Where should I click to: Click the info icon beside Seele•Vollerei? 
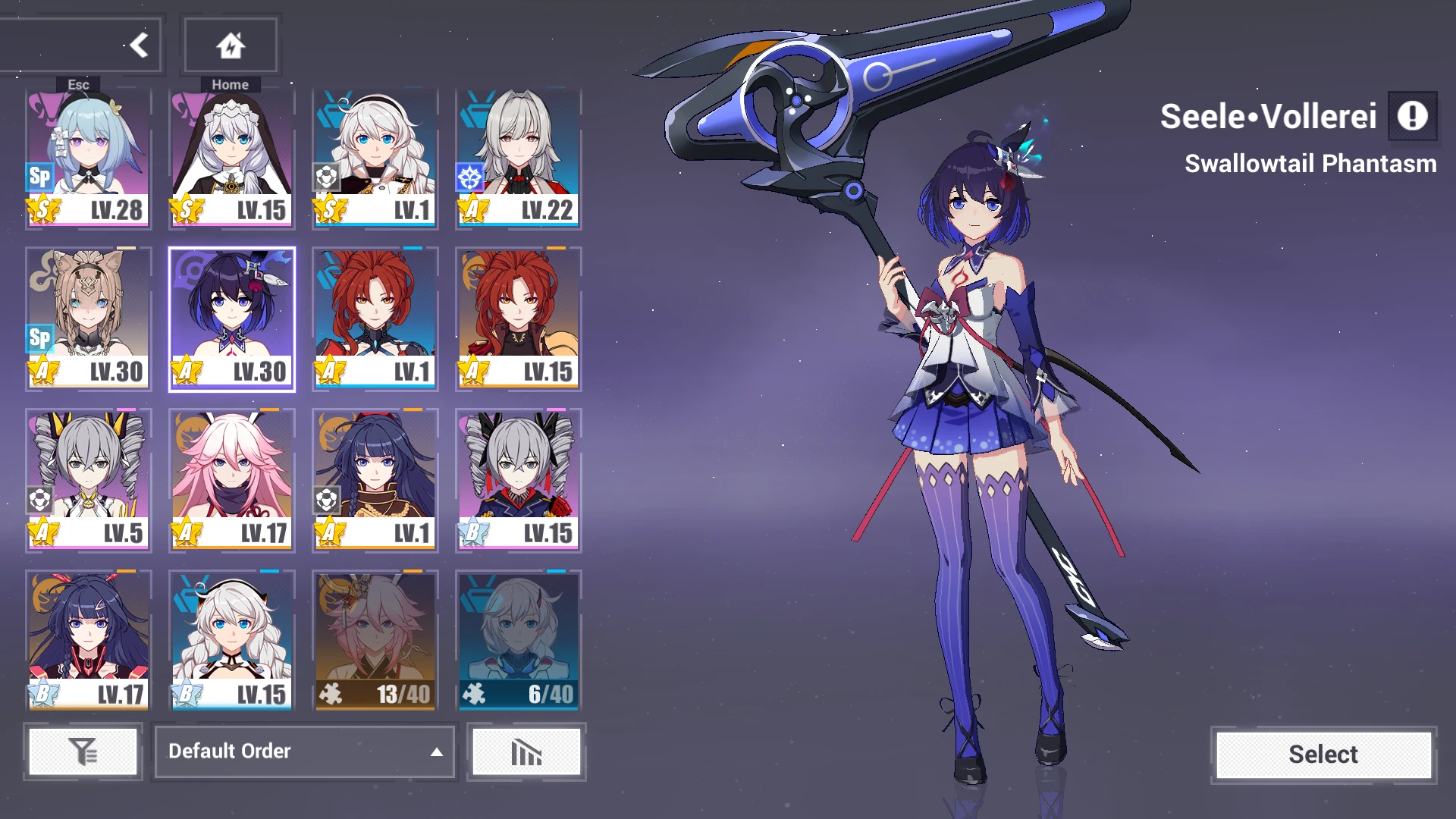click(x=1412, y=117)
